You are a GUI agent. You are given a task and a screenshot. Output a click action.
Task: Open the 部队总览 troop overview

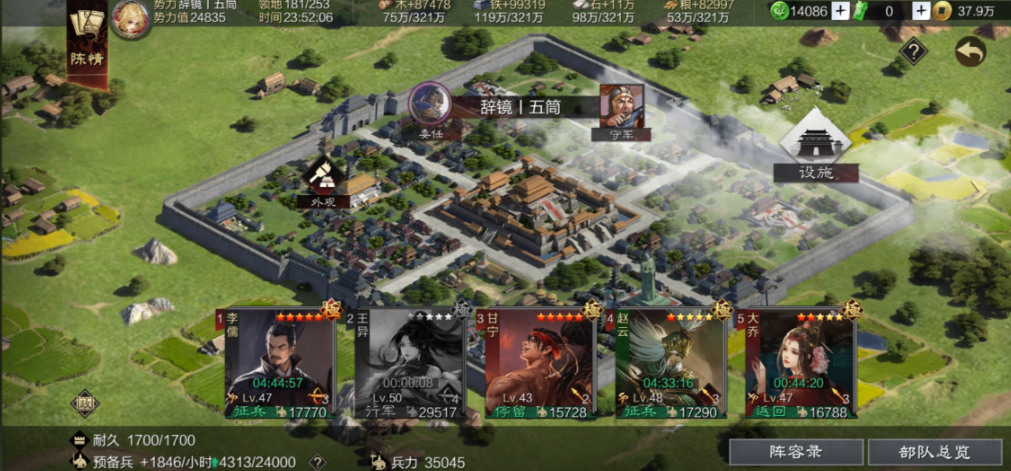click(934, 452)
